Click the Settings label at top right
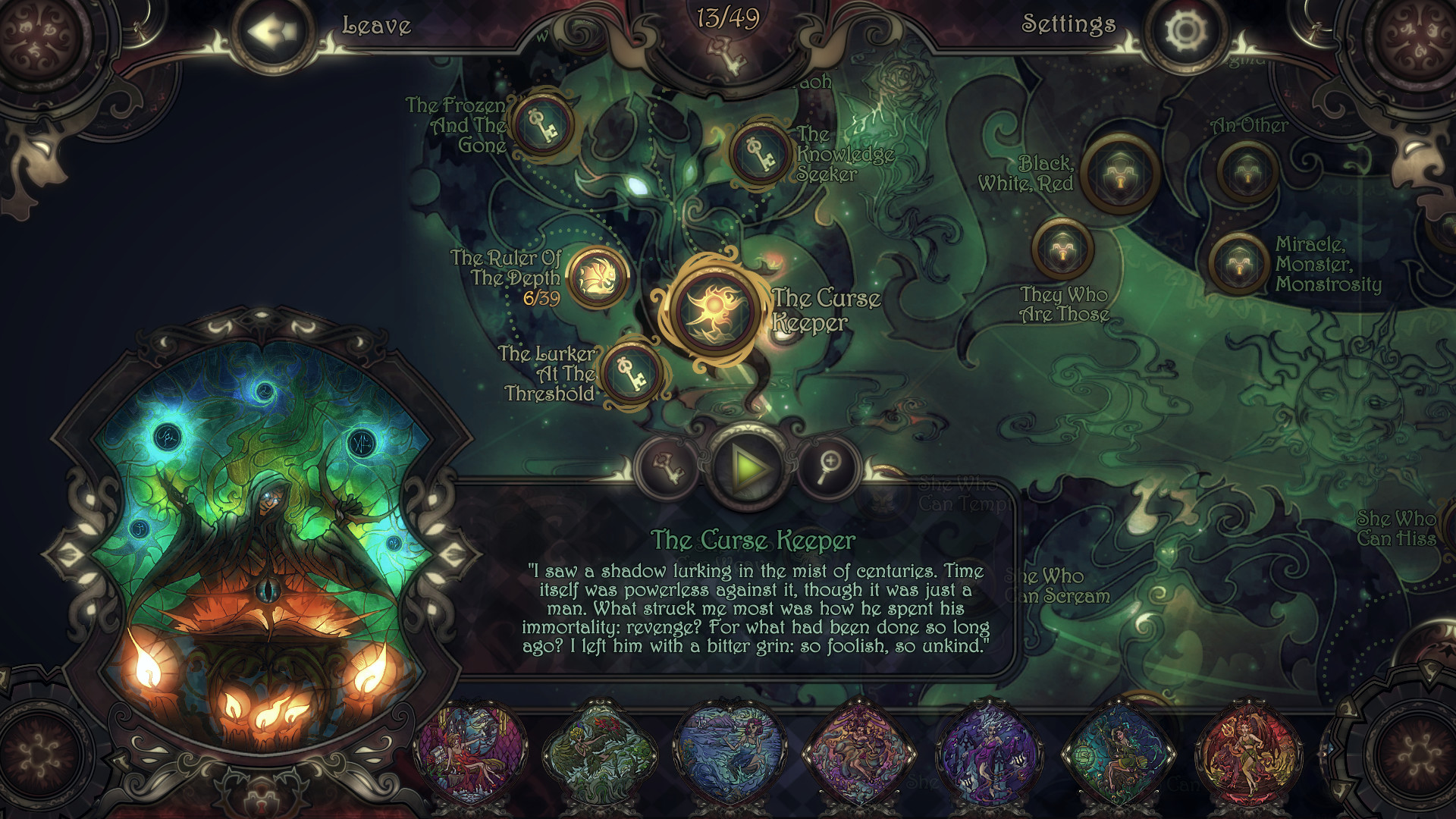The height and width of the screenshot is (819, 1456). tap(1069, 25)
